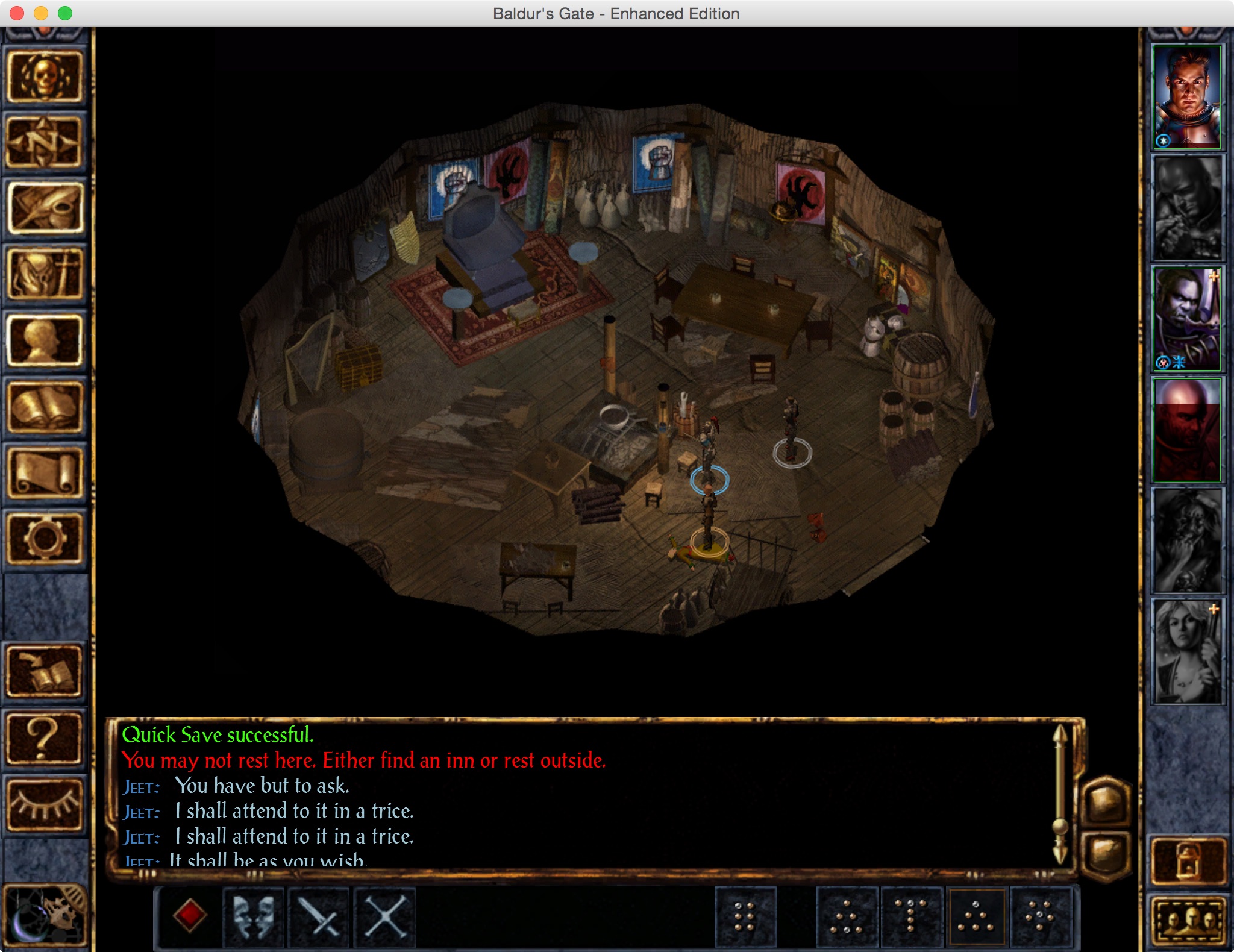Click the moon and gears clock button
This screenshot has height=952, width=1234.
pos(44,916)
